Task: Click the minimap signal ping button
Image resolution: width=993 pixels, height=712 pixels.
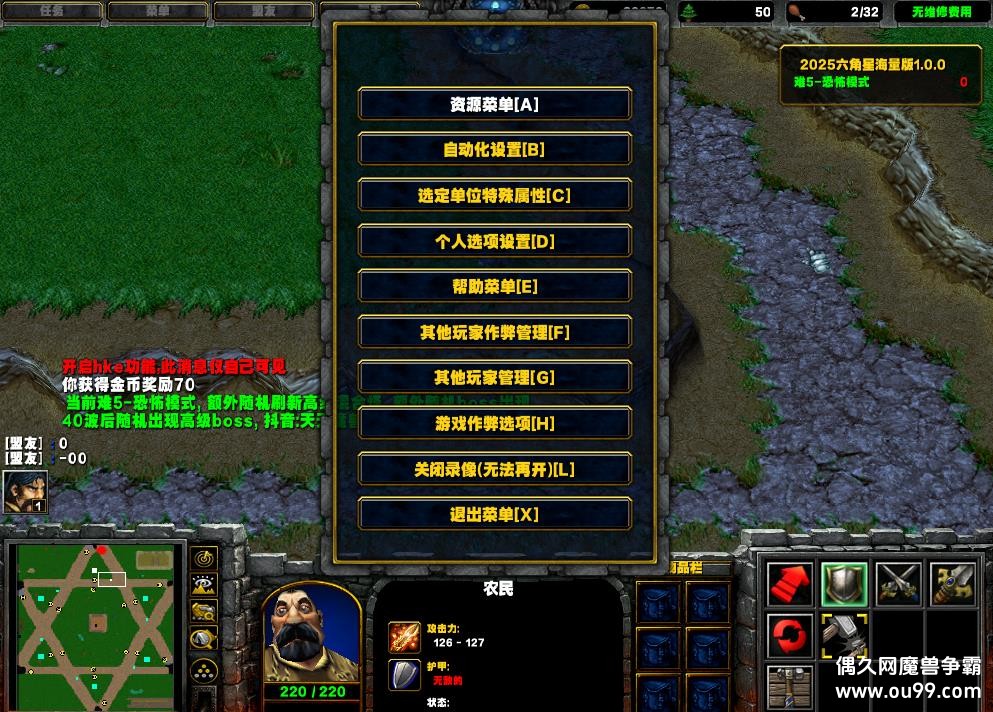Action: [x=205, y=558]
